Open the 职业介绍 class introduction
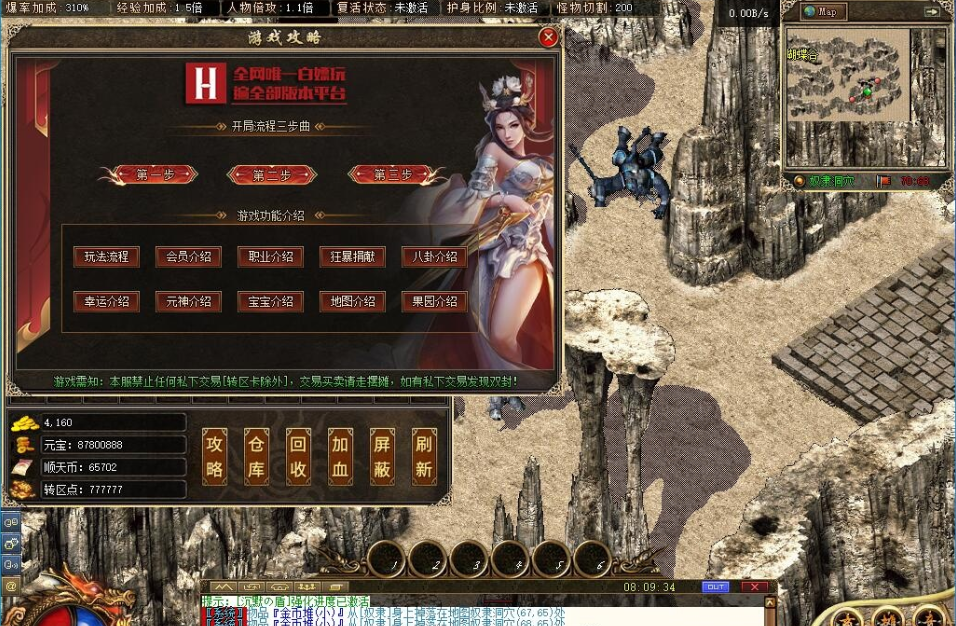 (270, 257)
